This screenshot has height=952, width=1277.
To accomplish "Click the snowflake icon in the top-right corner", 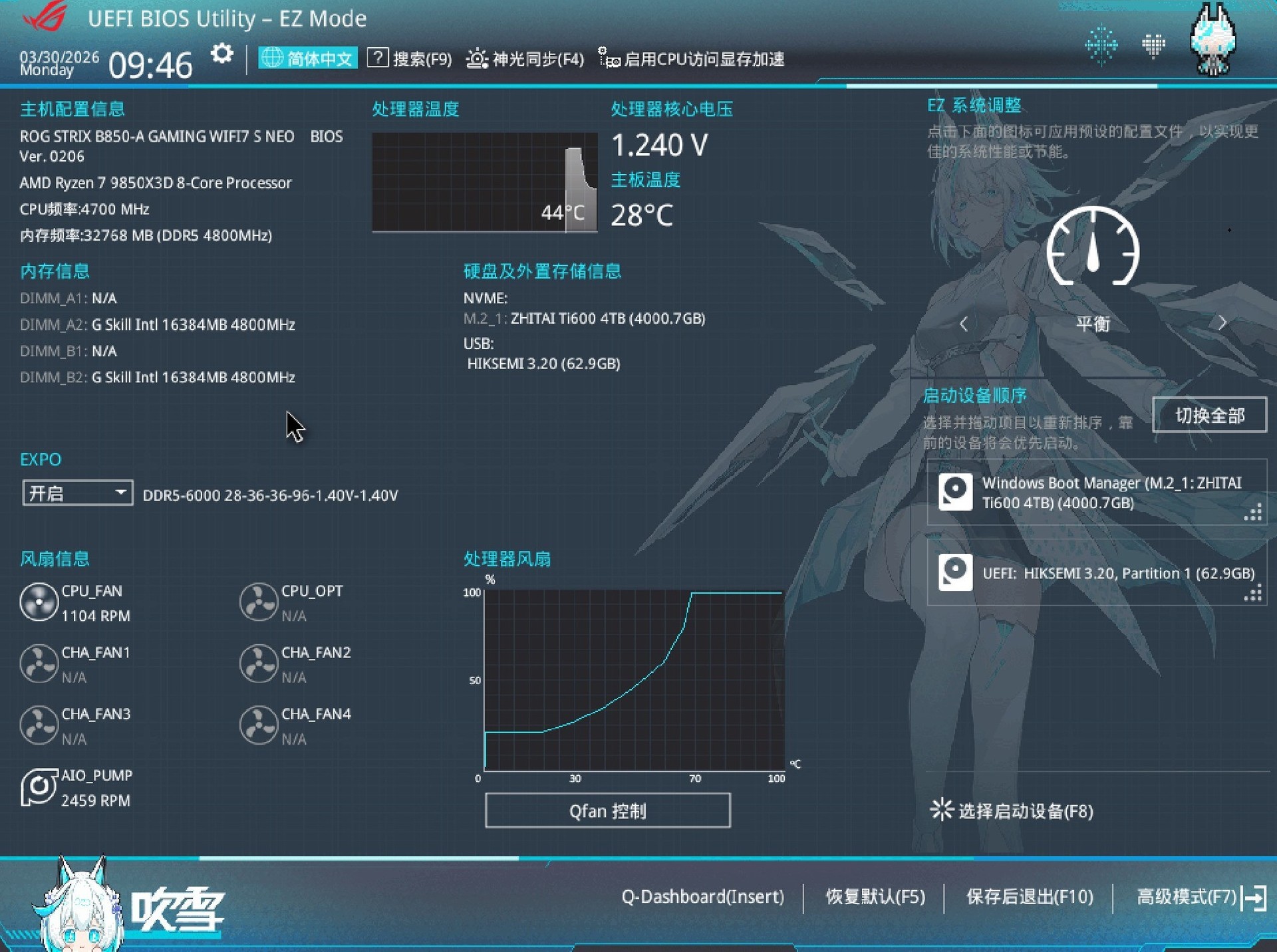I will pyautogui.click(x=1102, y=45).
